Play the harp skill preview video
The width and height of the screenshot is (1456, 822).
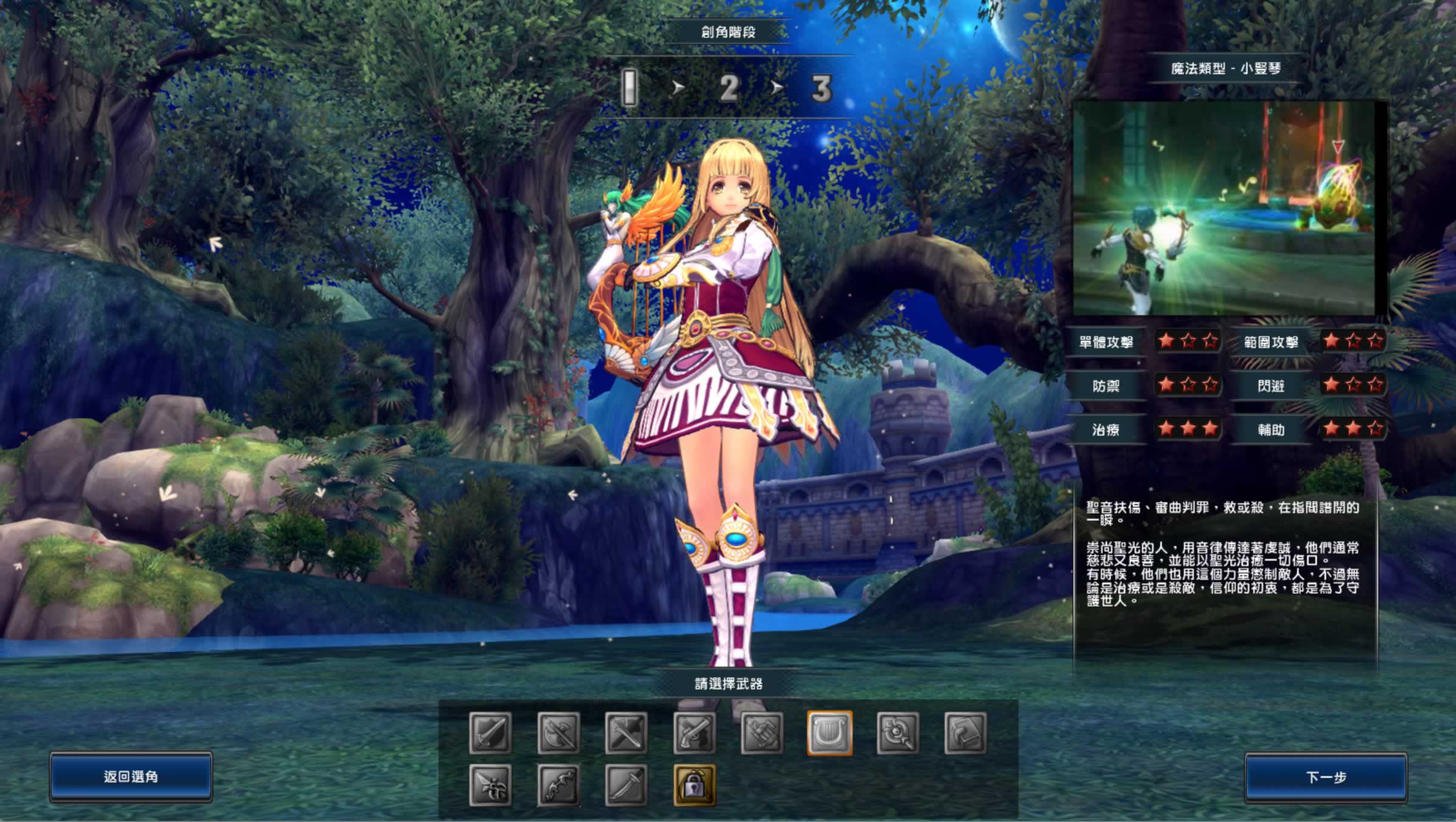(x=1224, y=208)
